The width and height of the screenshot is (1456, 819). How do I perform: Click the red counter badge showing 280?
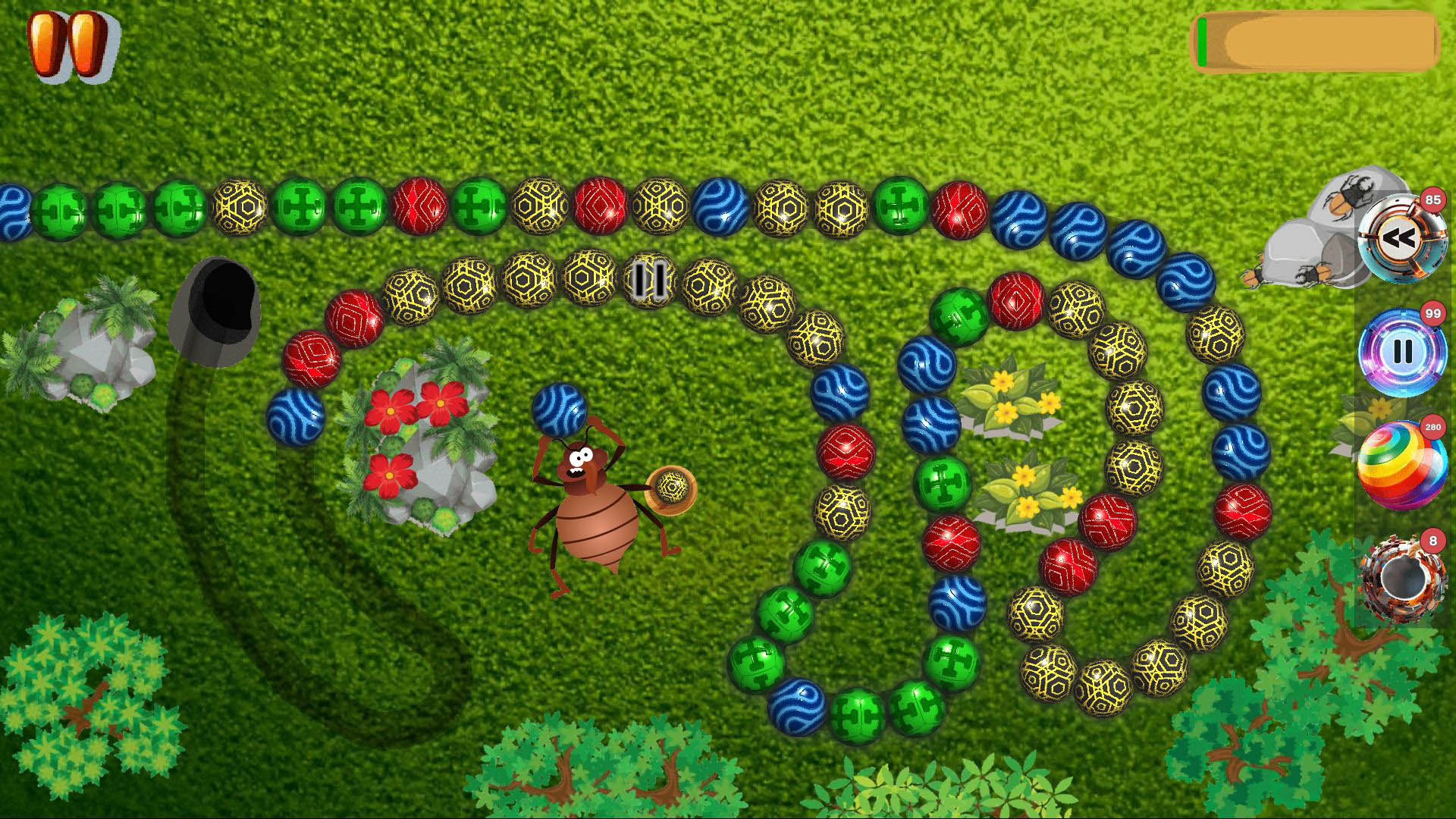pos(1433,427)
